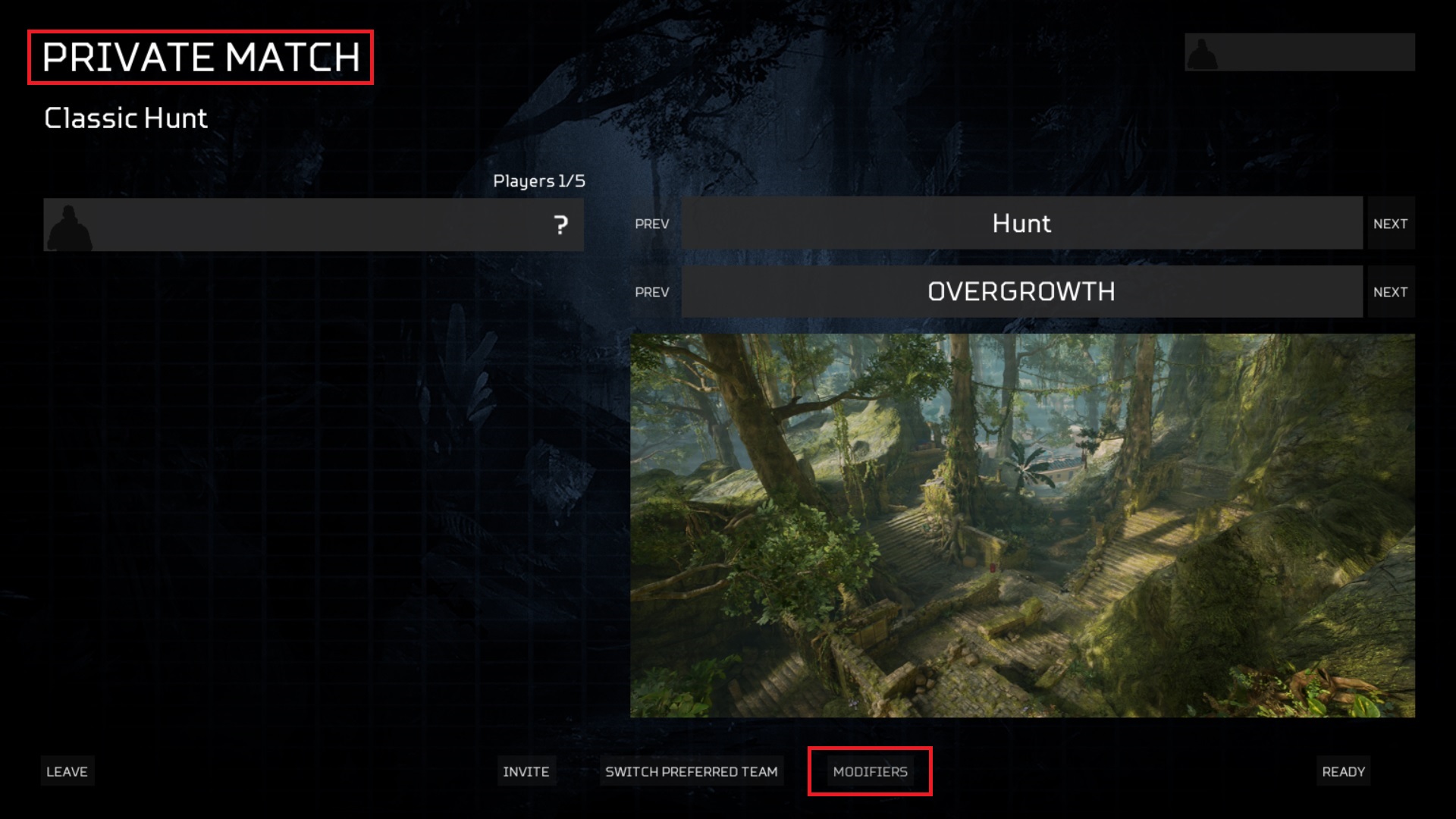Select the next game mode after Hunt
The width and height of the screenshot is (1456, 819).
(x=1390, y=224)
